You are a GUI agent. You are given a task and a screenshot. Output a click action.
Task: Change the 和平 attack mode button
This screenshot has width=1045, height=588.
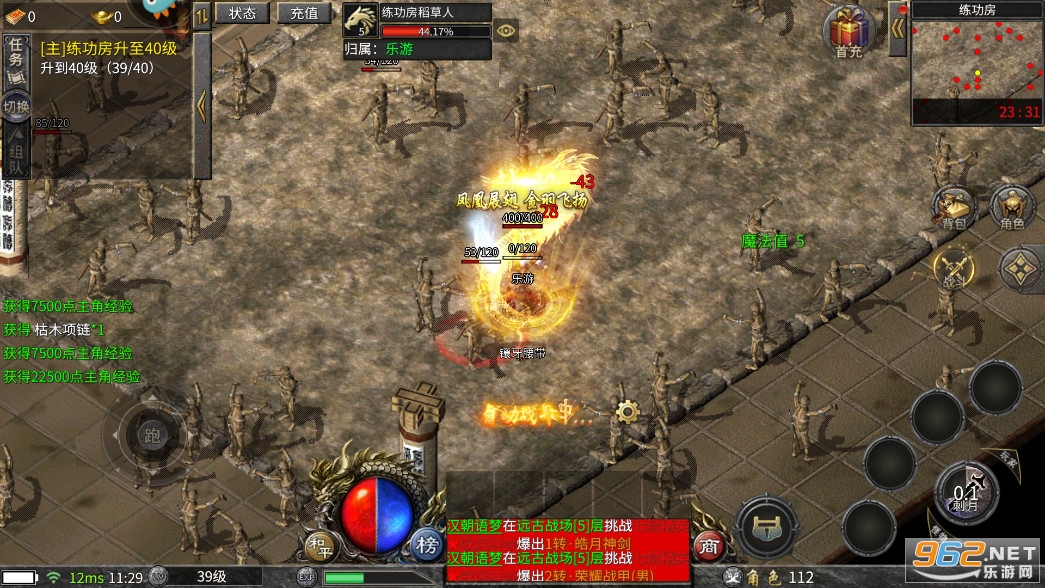point(318,545)
